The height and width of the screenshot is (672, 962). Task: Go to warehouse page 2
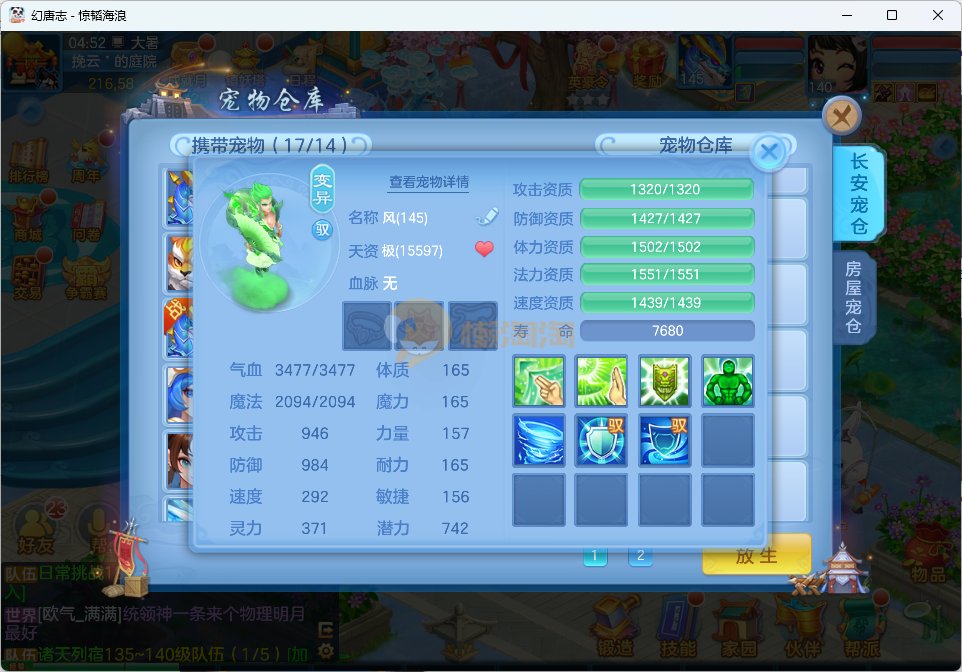click(640, 556)
